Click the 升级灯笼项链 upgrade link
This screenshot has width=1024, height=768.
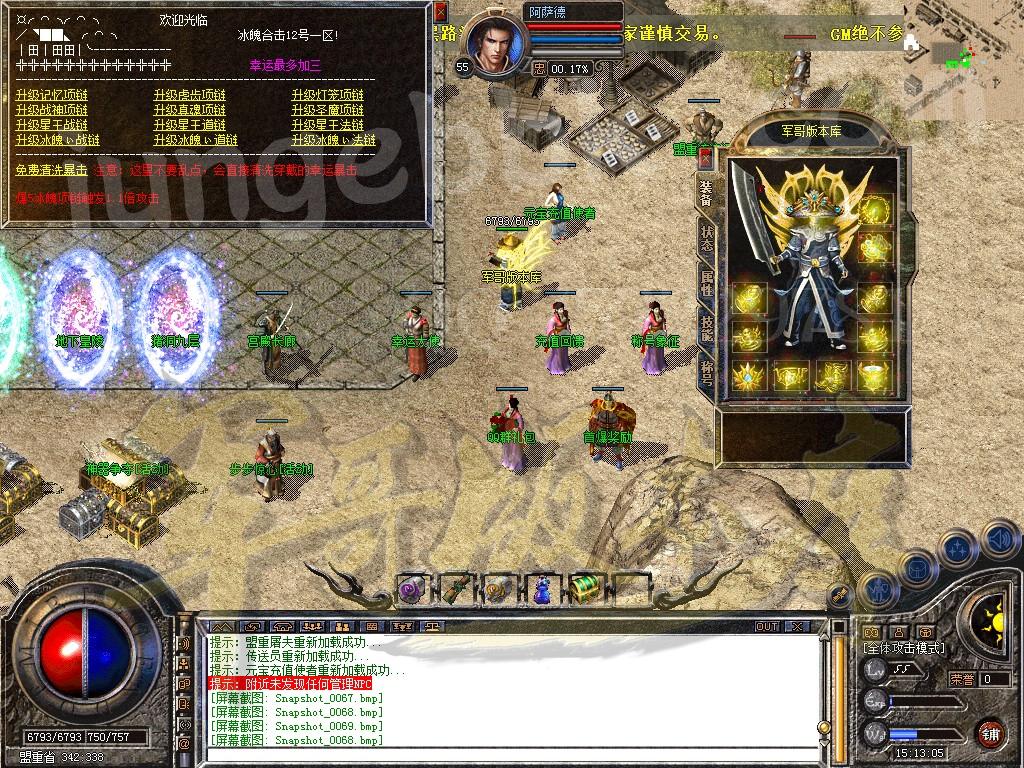[328, 96]
